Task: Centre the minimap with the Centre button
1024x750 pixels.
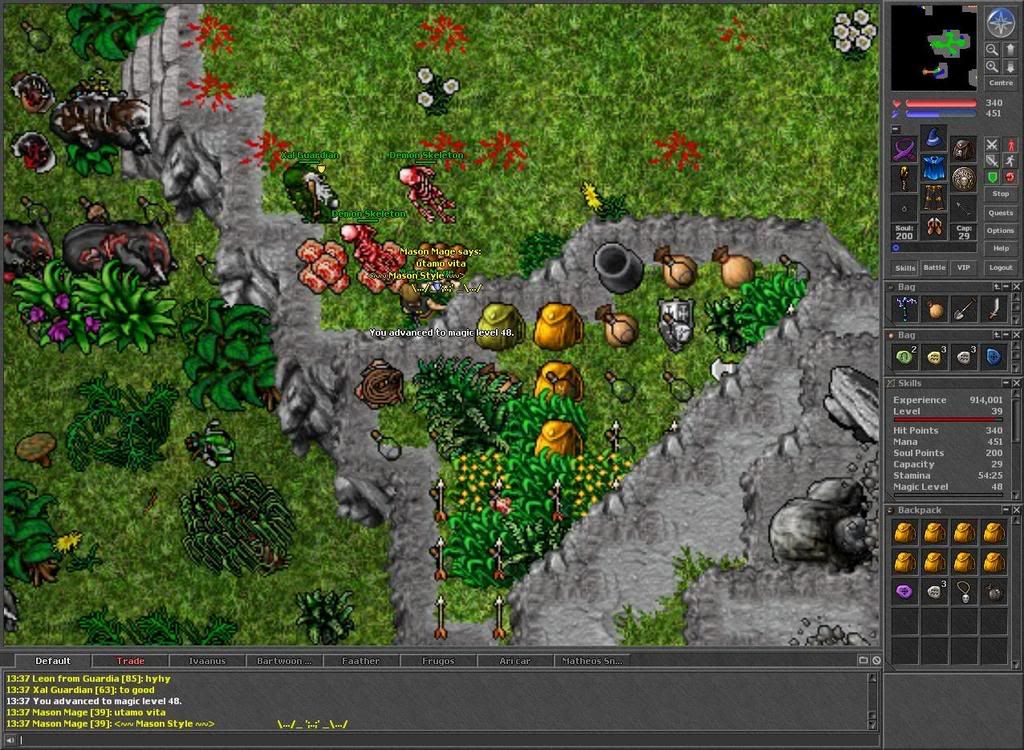Action: click(1000, 83)
